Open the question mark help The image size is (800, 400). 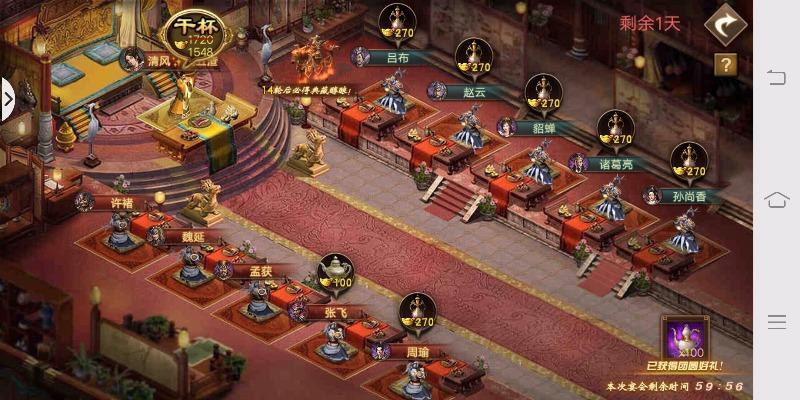point(725,64)
